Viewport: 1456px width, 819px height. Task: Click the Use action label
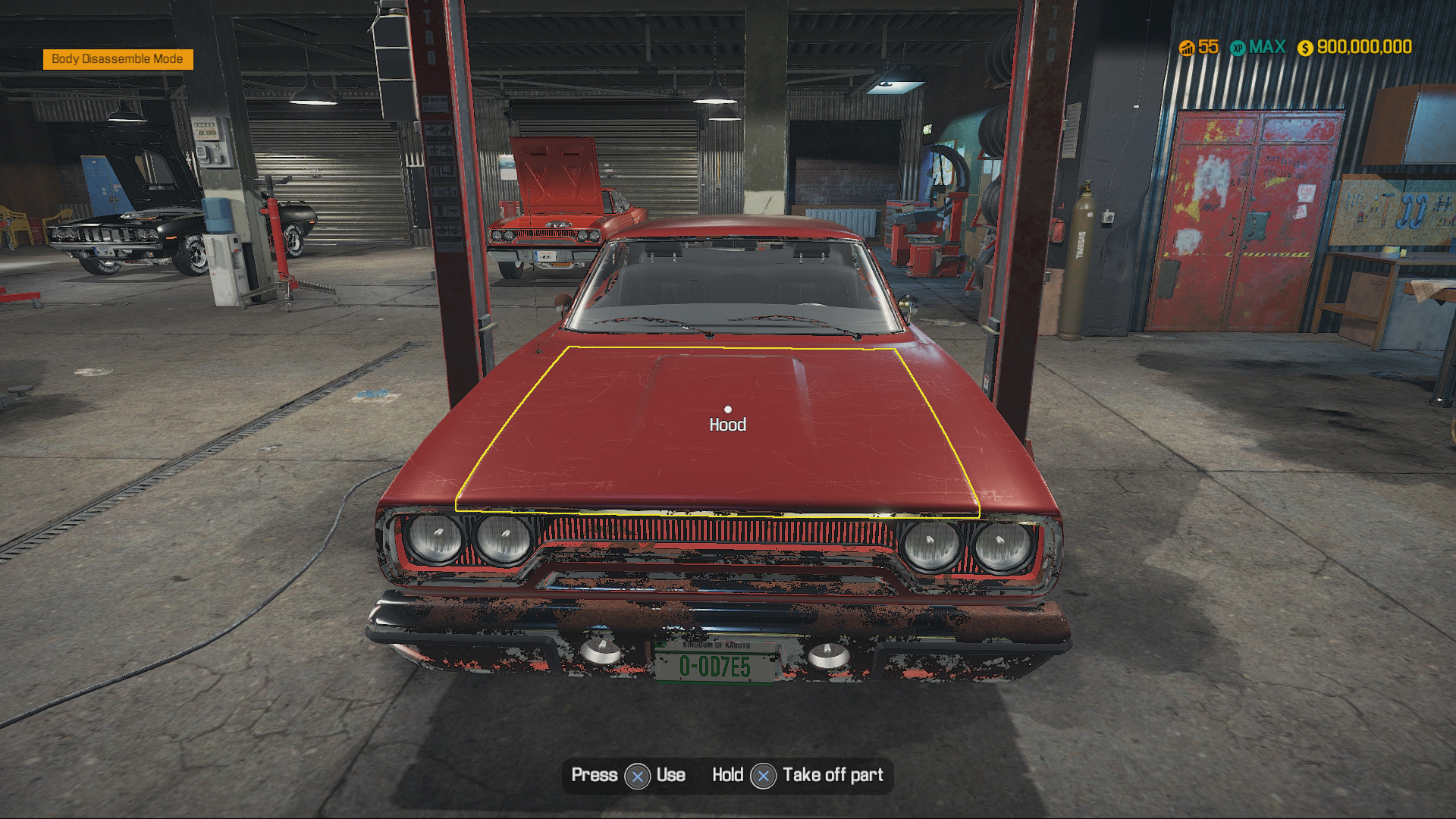pyautogui.click(x=670, y=775)
